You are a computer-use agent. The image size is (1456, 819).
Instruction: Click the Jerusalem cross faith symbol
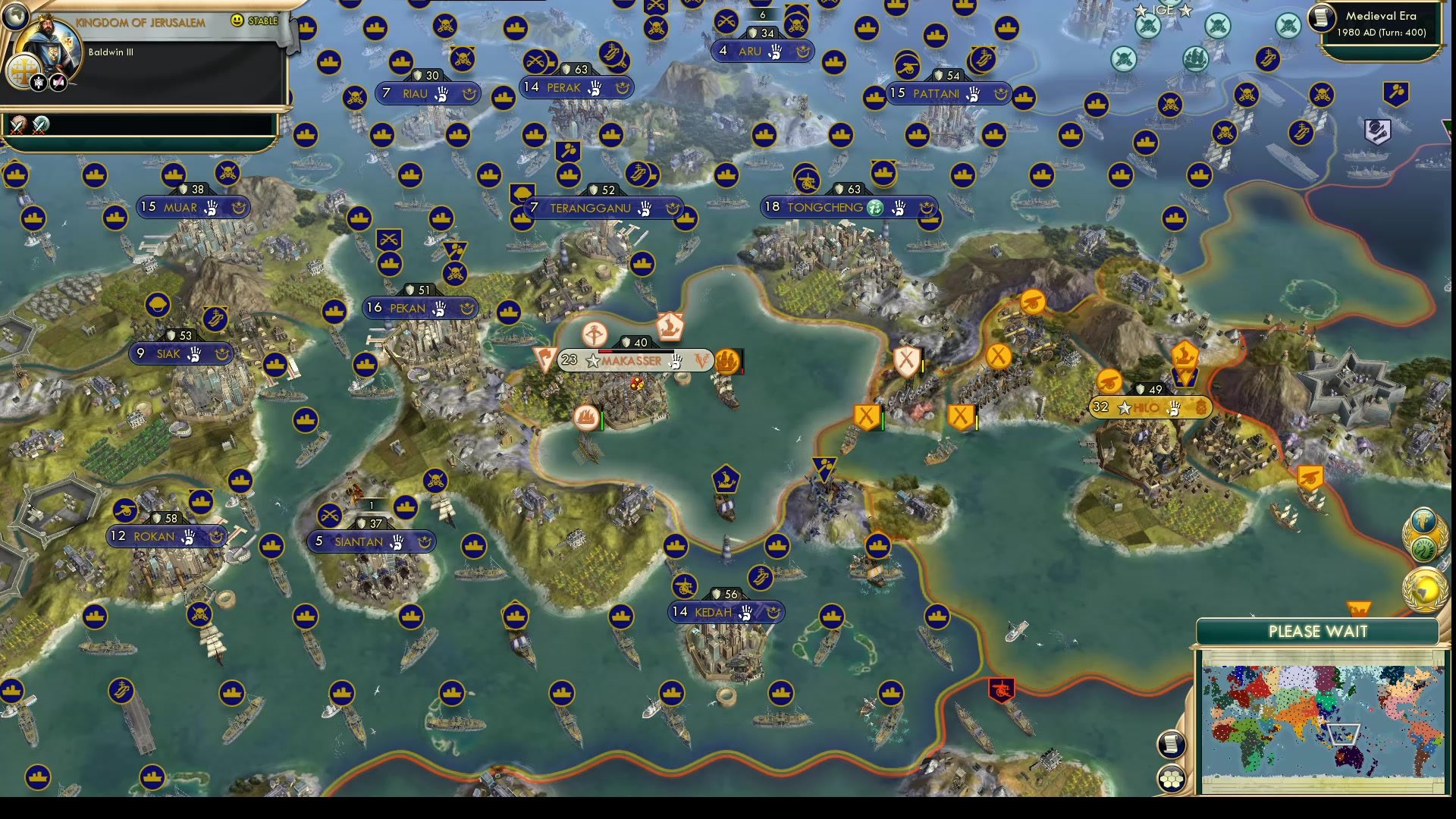click(24, 71)
